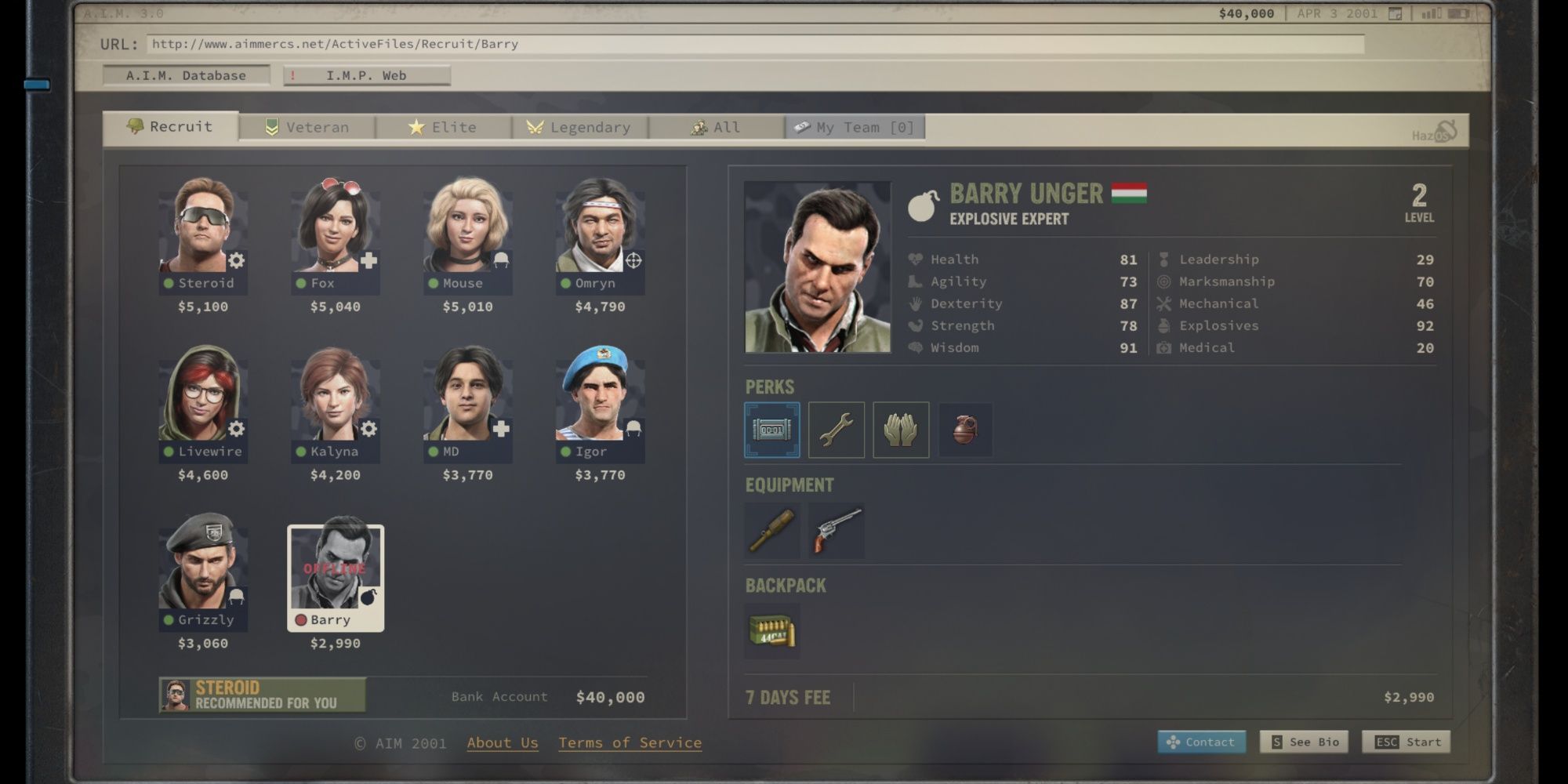The width and height of the screenshot is (1568, 784).
Task: Switch to the I.M.P. Web page
Action: click(365, 74)
